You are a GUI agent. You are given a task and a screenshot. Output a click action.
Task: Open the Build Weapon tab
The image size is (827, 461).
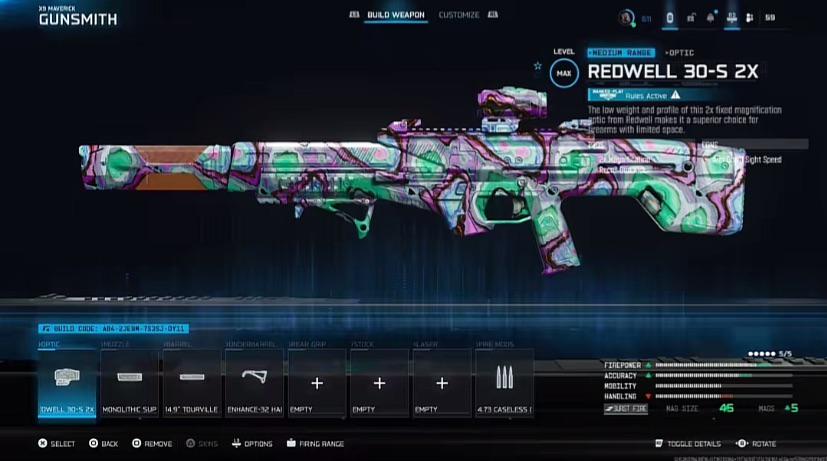[396, 15]
